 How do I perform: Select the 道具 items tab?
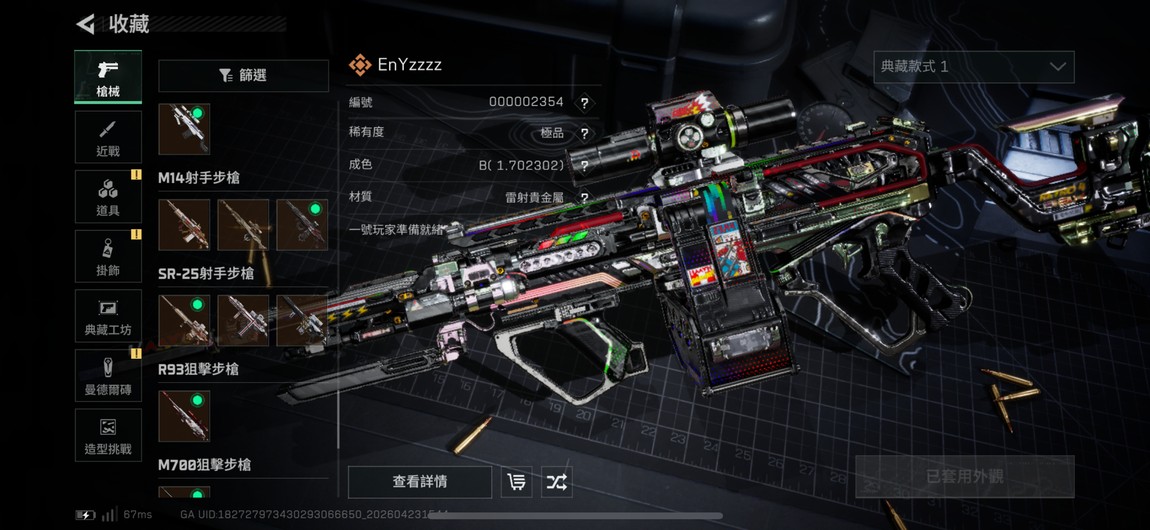(x=108, y=196)
